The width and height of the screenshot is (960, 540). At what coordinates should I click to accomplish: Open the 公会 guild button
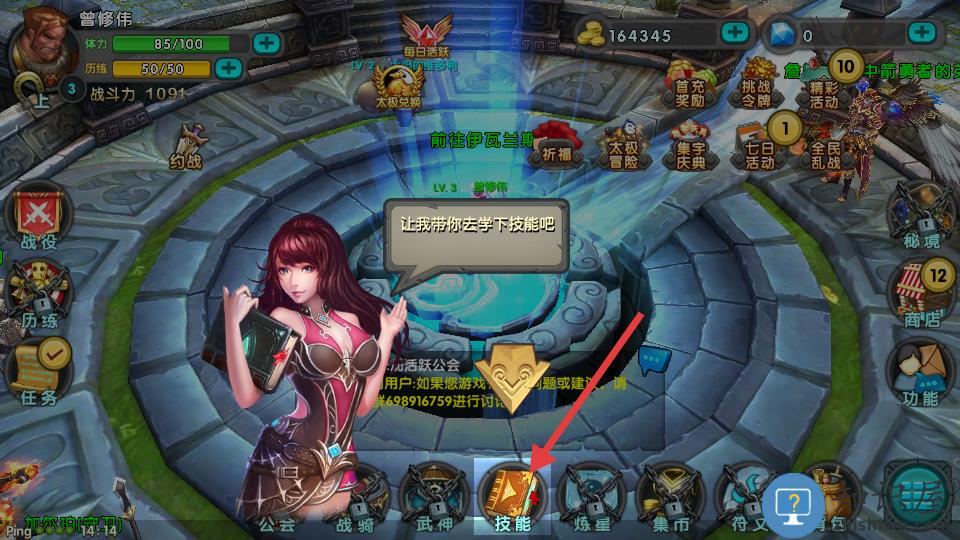277,500
